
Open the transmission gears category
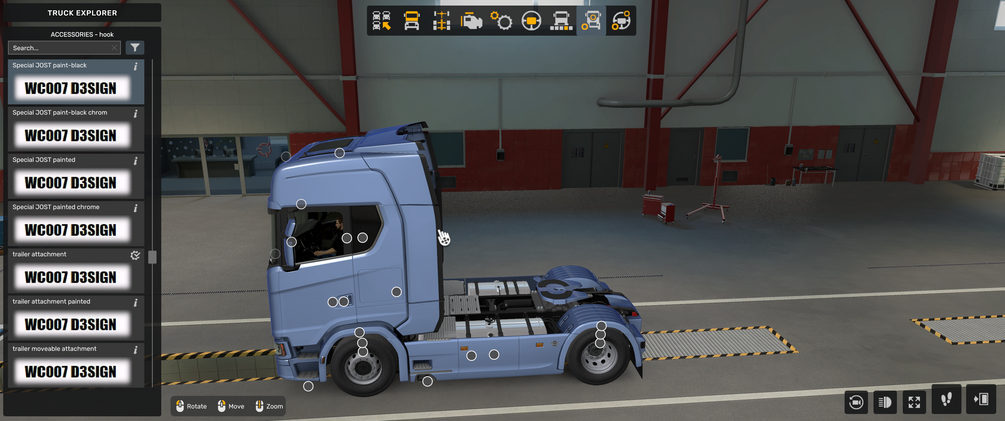coord(501,21)
